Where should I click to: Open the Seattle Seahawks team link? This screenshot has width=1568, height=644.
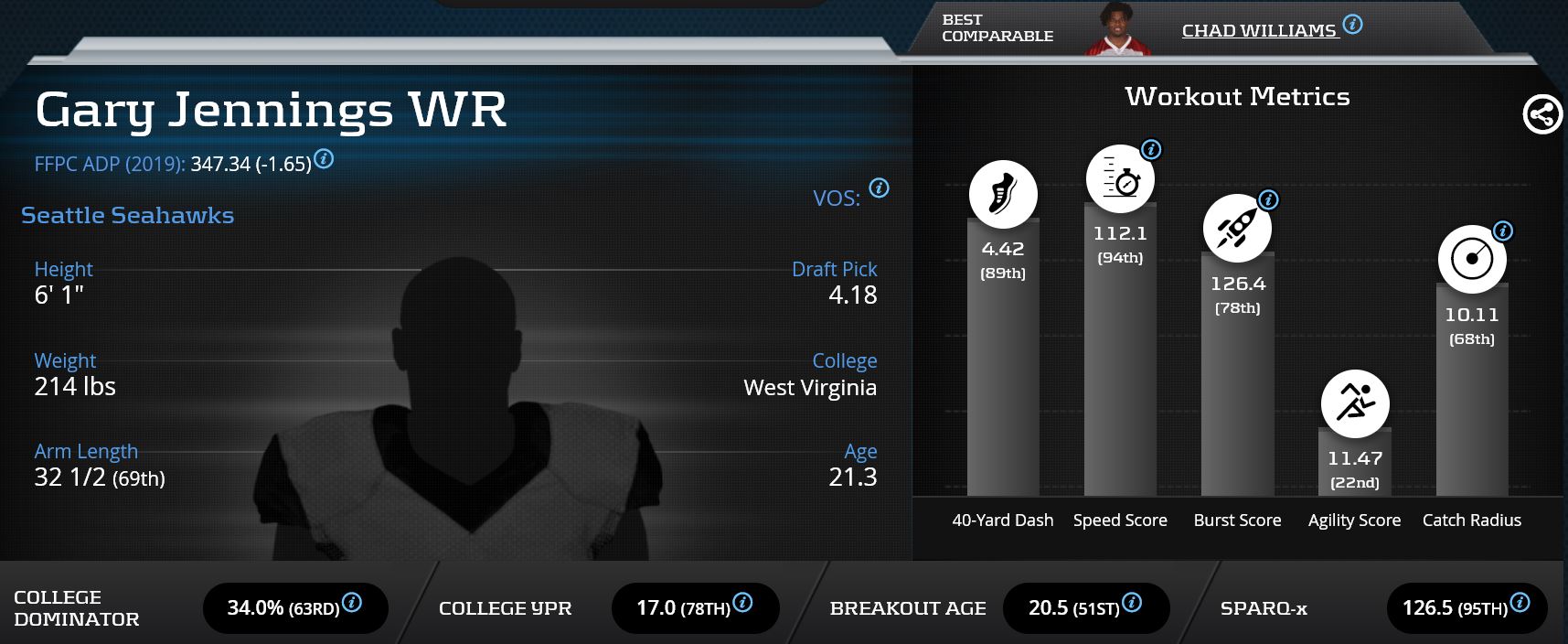[x=127, y=215]
